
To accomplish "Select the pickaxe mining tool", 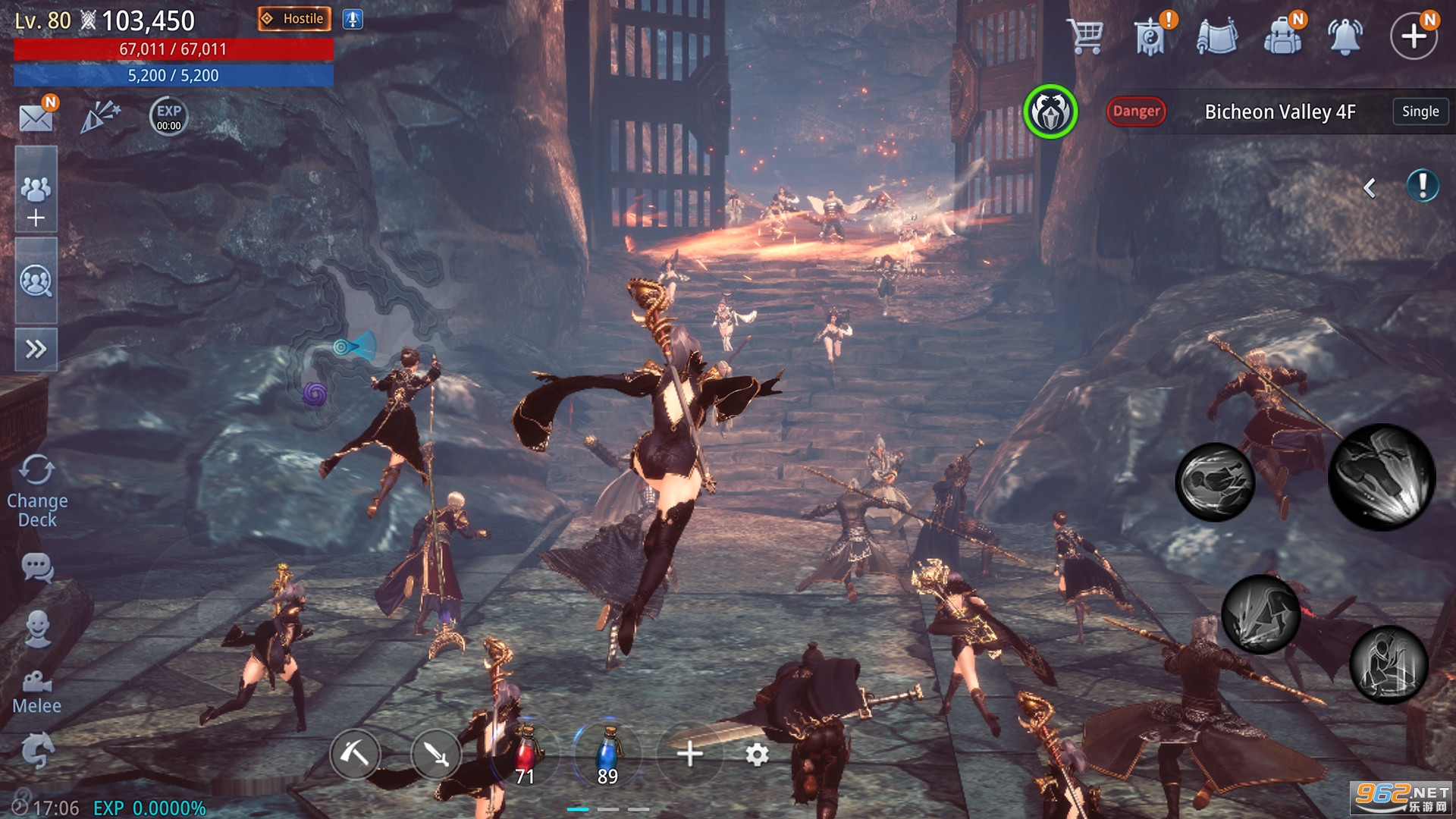I will pyautogui.click(x=354, y=754).
